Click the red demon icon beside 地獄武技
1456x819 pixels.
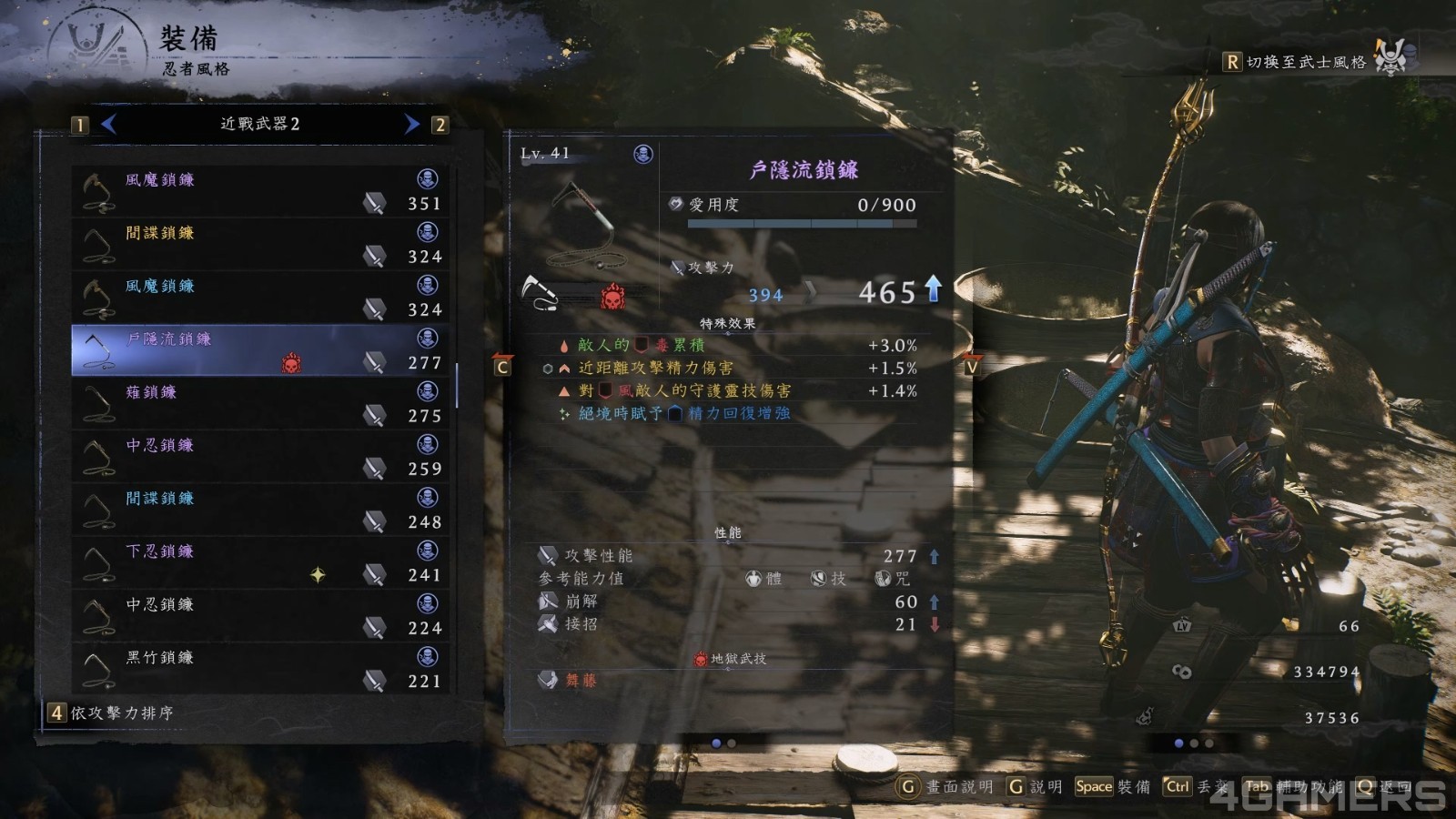tap(701, 657)
